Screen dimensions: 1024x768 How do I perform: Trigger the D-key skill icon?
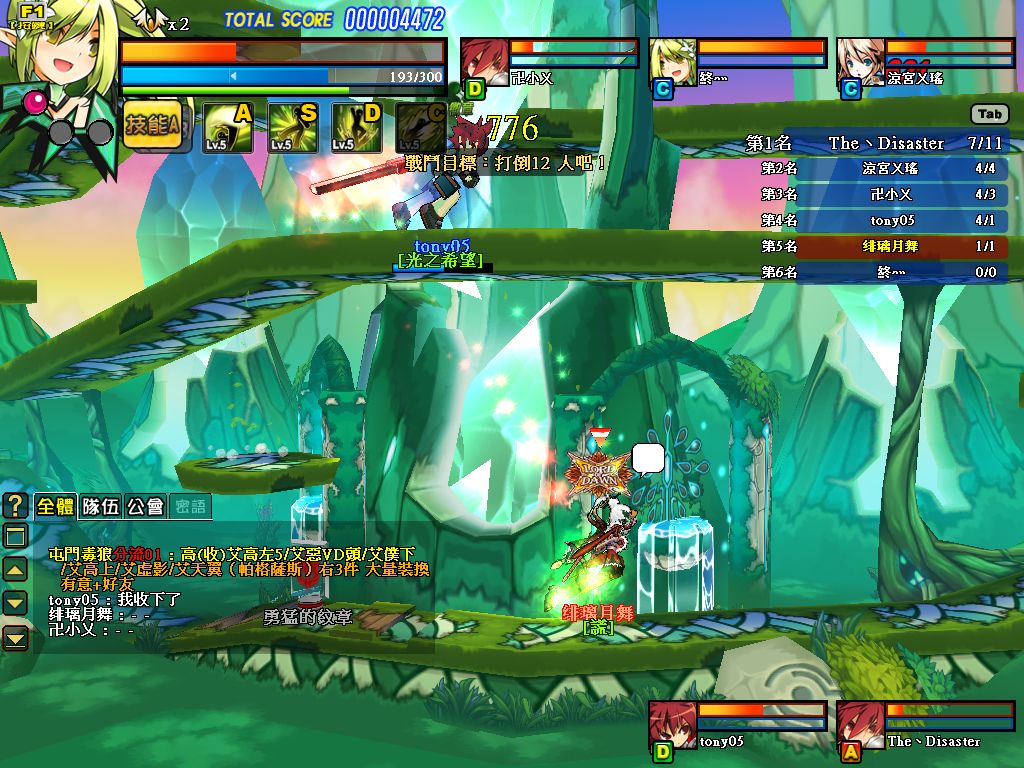coord(356,128)
